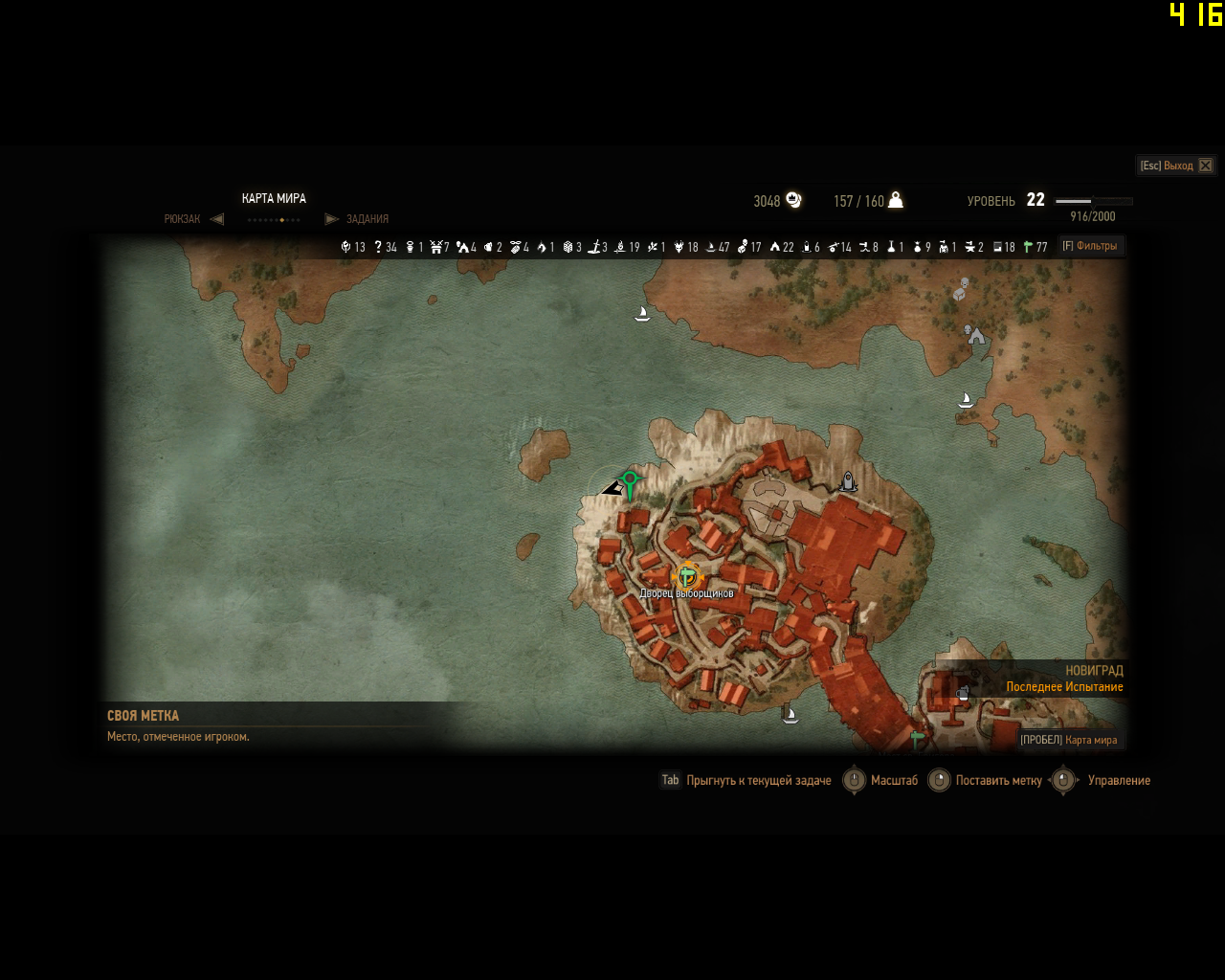Toggle the boat harbor filter showing 47

pos(717,247)
